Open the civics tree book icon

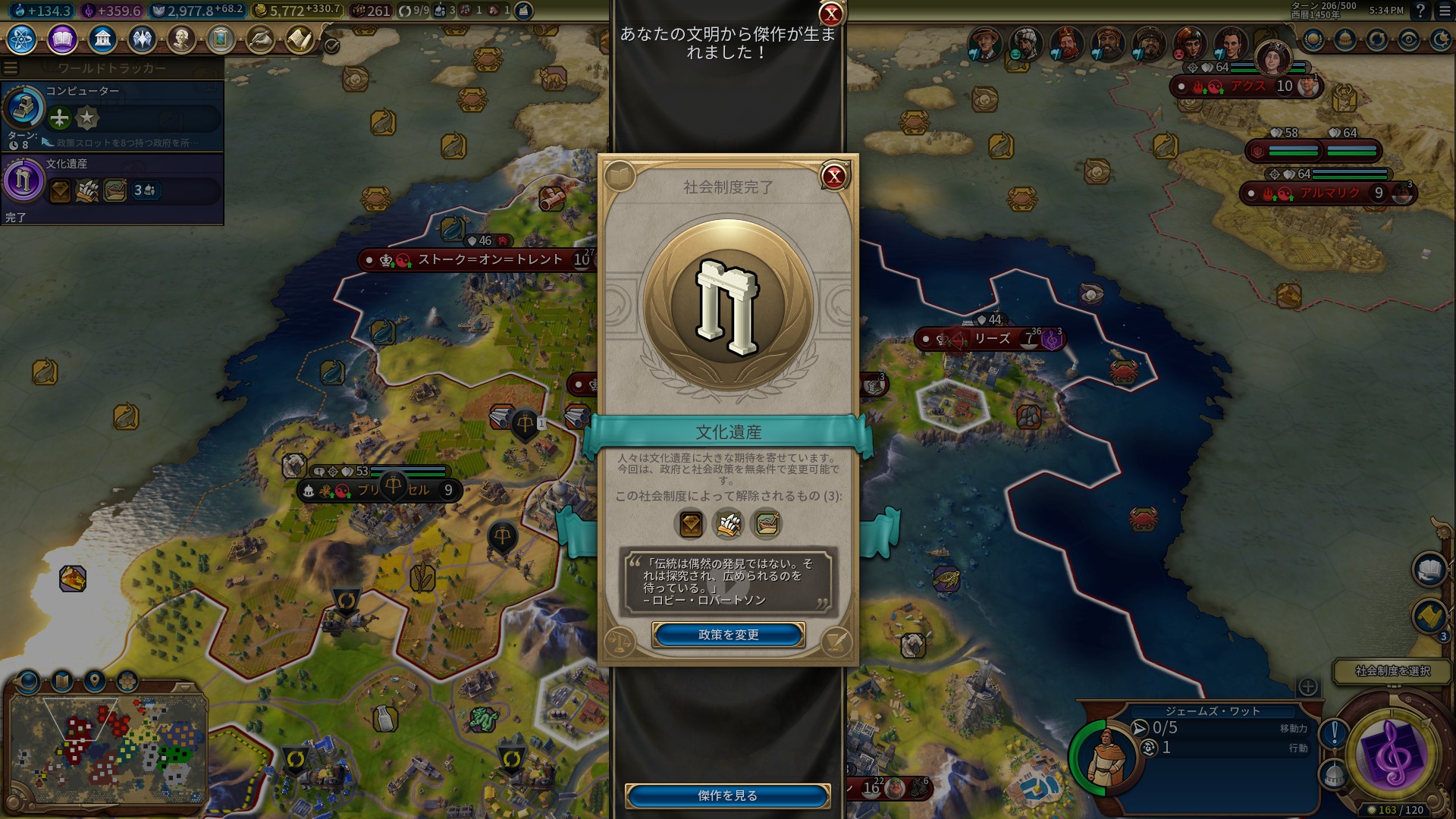62,39
